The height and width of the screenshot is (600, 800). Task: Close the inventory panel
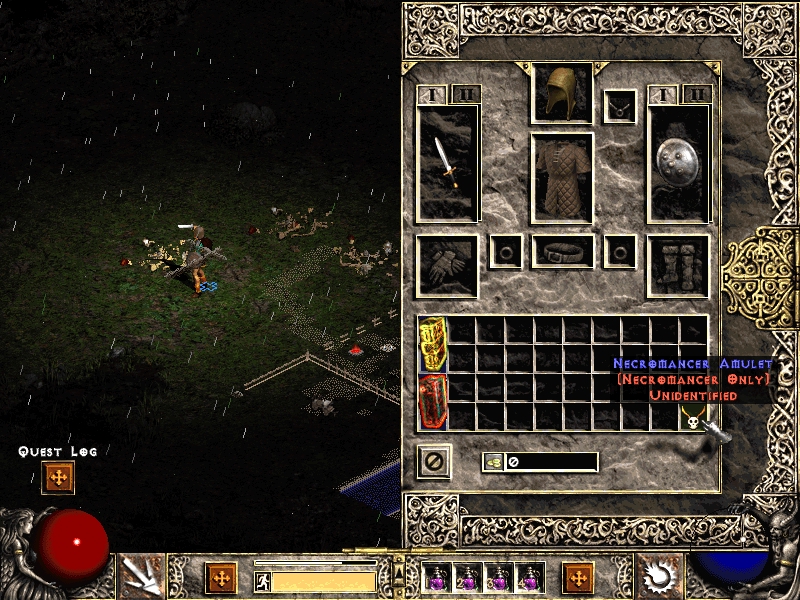433,461
